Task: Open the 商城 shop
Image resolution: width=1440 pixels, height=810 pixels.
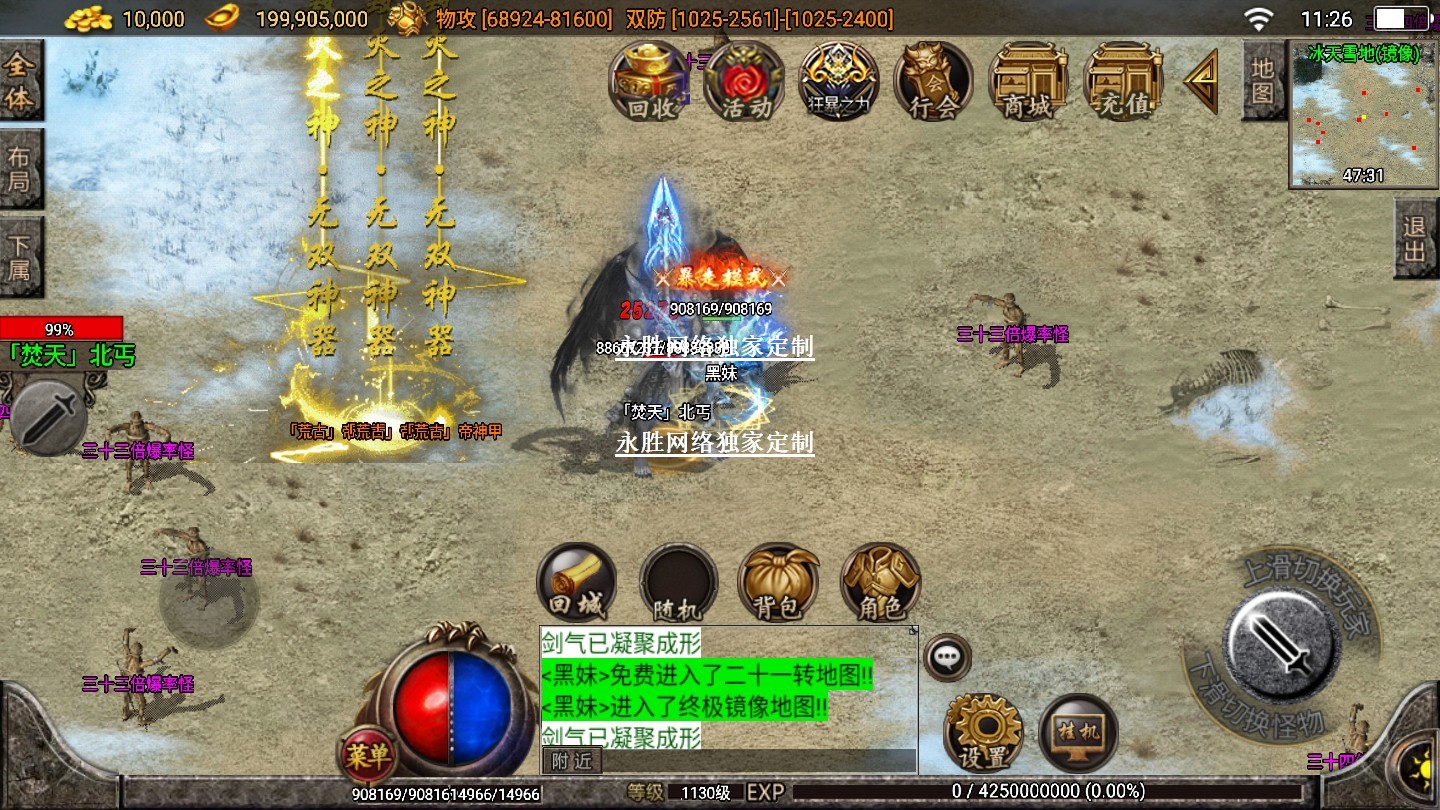Action: click(x=1027, y=82)
